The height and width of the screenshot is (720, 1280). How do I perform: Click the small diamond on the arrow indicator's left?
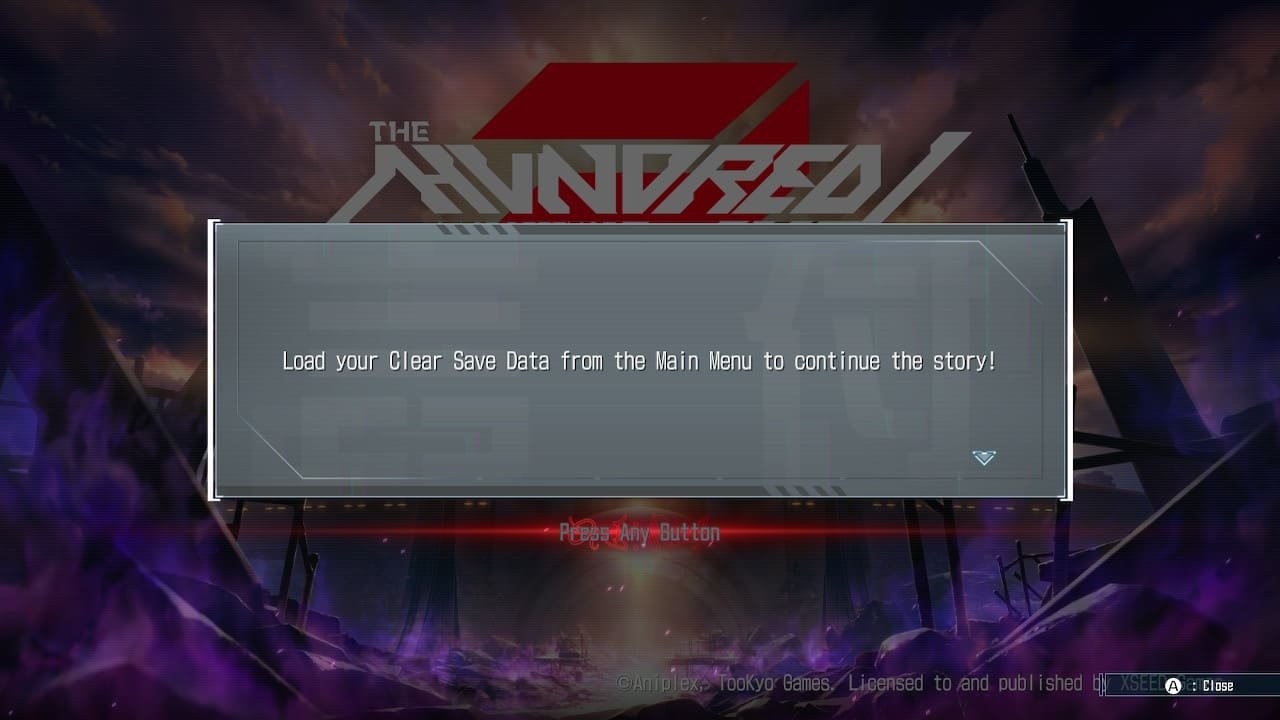pyautogui.click(x=974, y=452)
